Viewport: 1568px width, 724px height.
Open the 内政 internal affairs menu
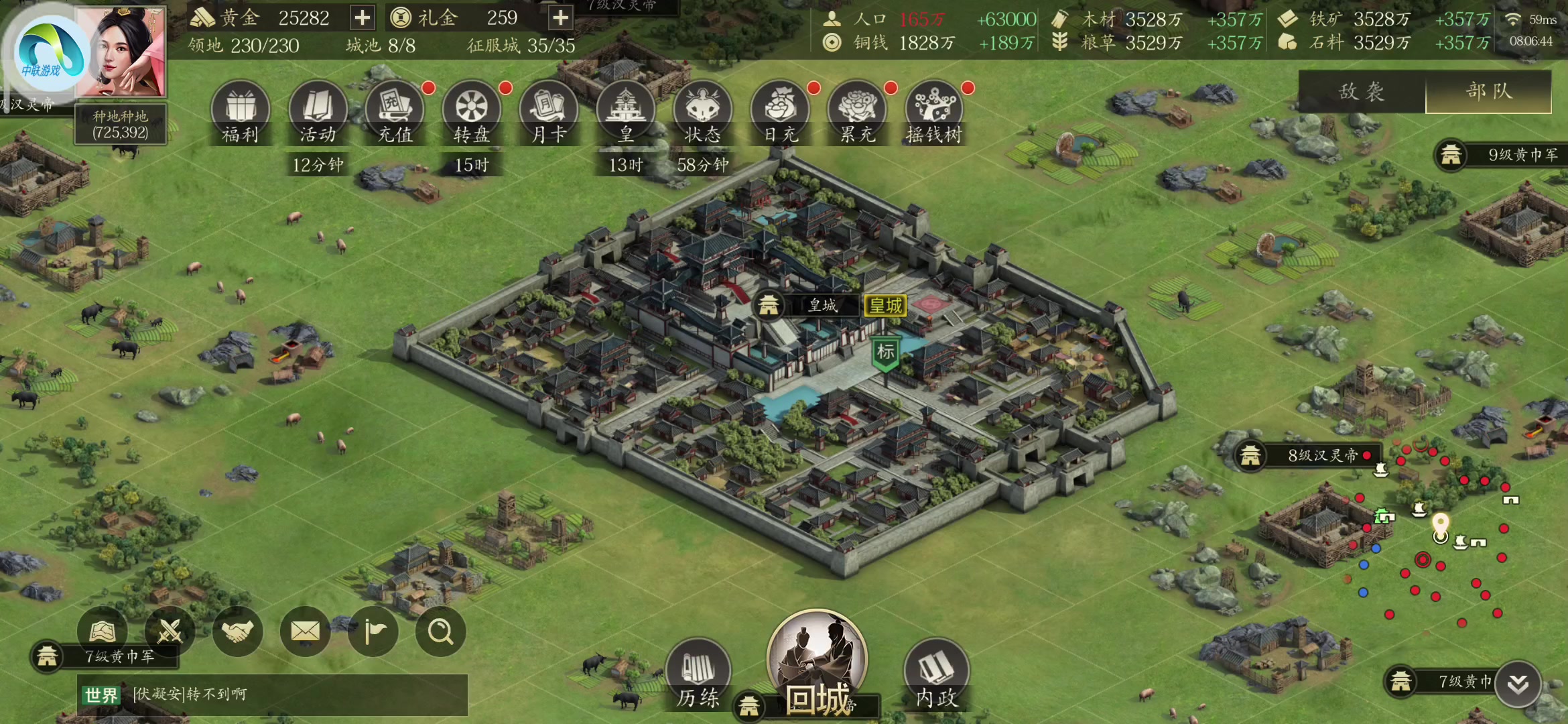point(936,674)
